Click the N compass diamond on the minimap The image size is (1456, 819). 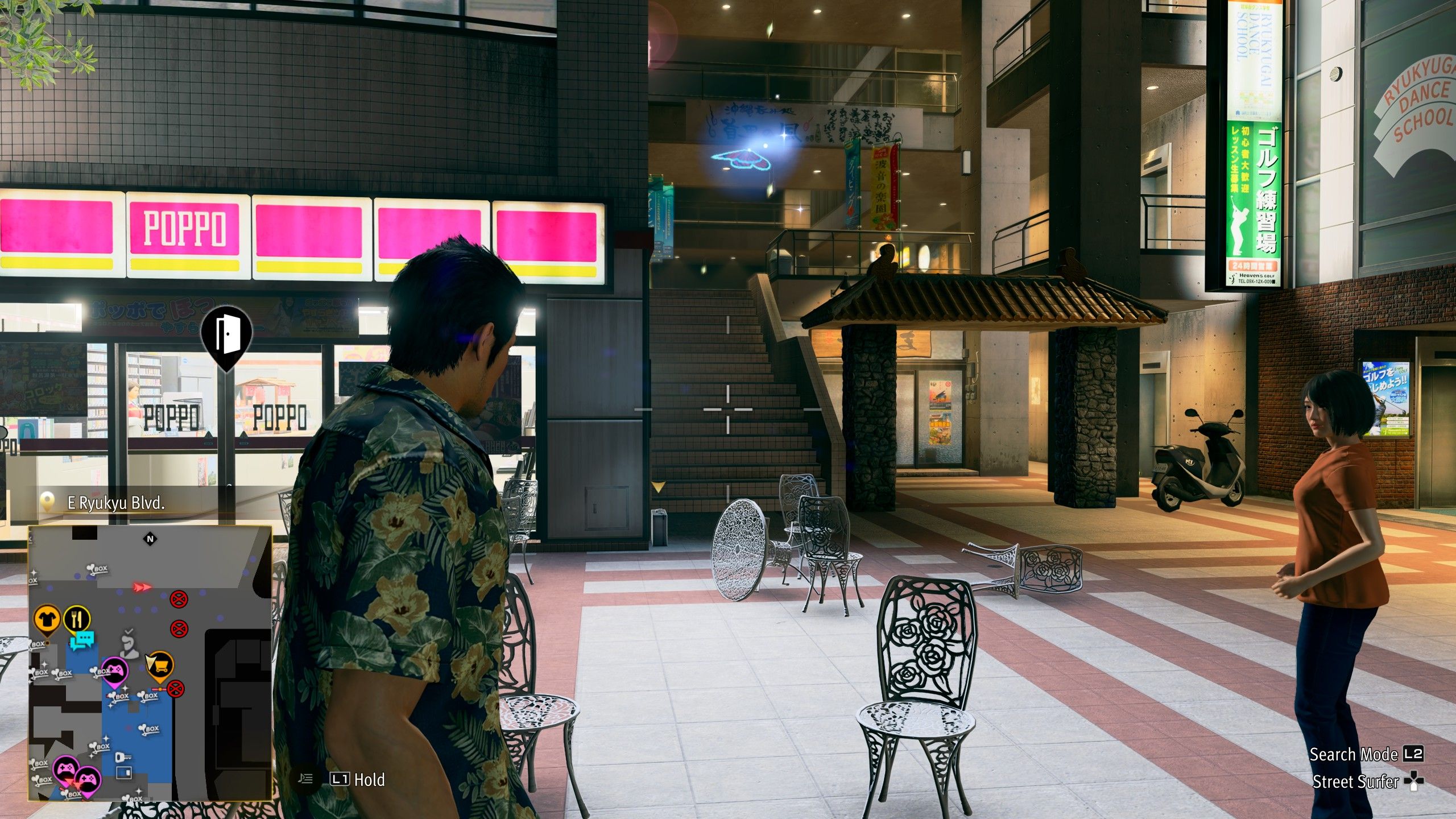pyautogui.click(x=150, y=539)
